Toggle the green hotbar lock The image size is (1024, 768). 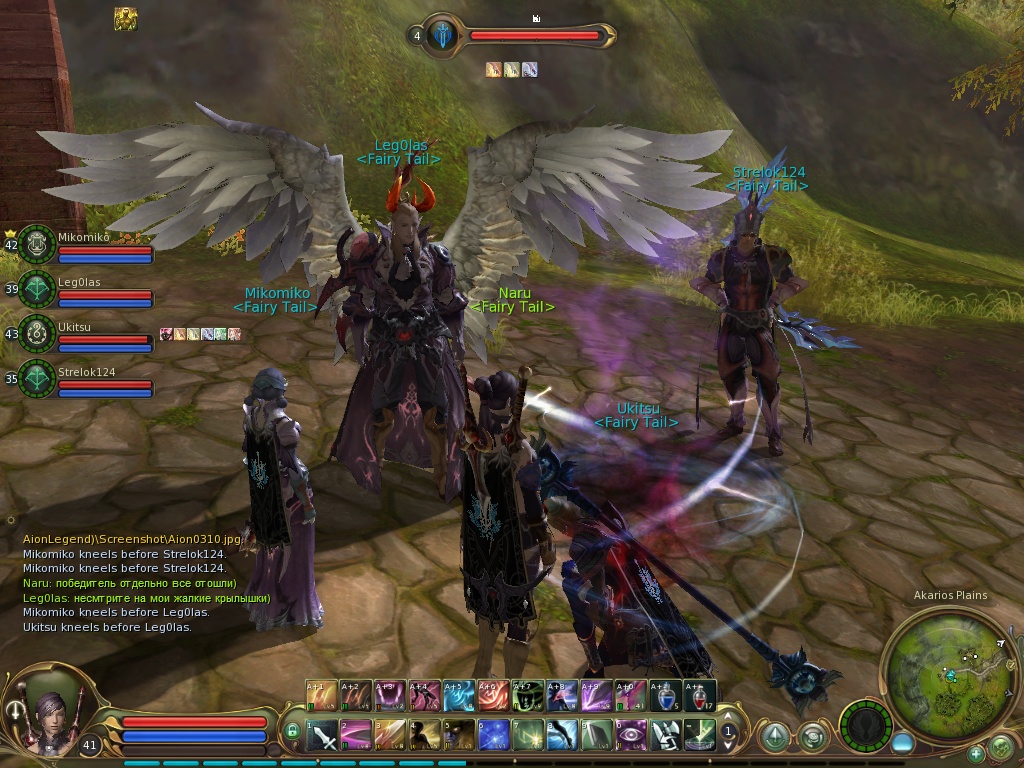coord(292,732)
